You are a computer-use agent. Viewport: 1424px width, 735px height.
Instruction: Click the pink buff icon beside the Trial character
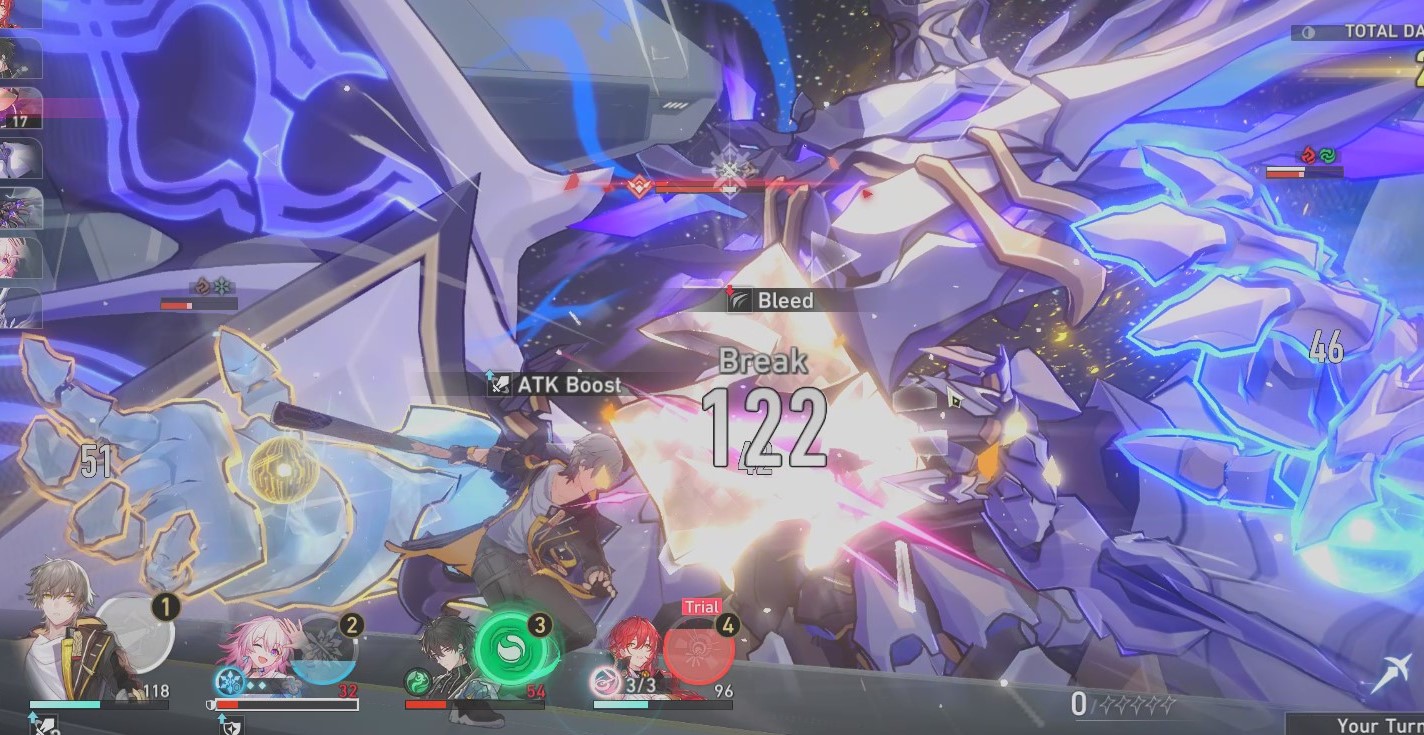click(x=607, y=682)
